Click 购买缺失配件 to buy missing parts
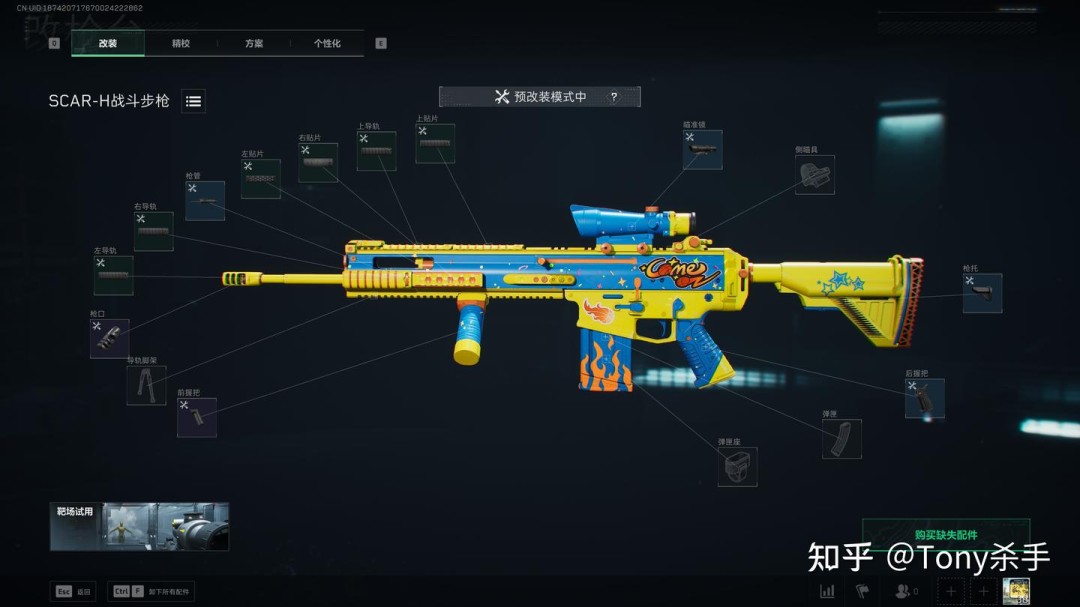1080x607 pixels. [945, 535]
